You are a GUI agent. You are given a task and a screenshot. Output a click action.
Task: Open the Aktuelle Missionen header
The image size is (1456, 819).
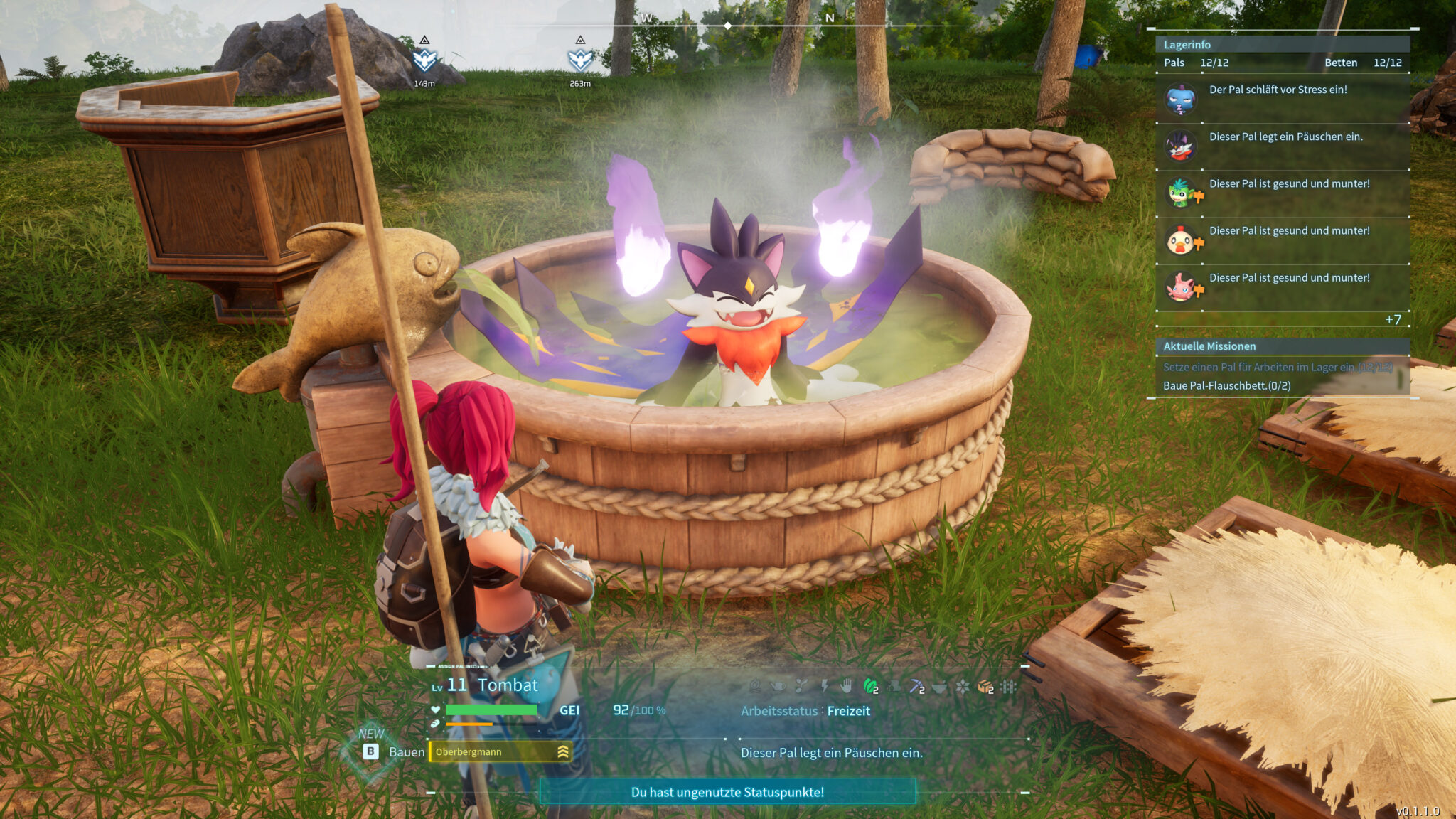1209,346
